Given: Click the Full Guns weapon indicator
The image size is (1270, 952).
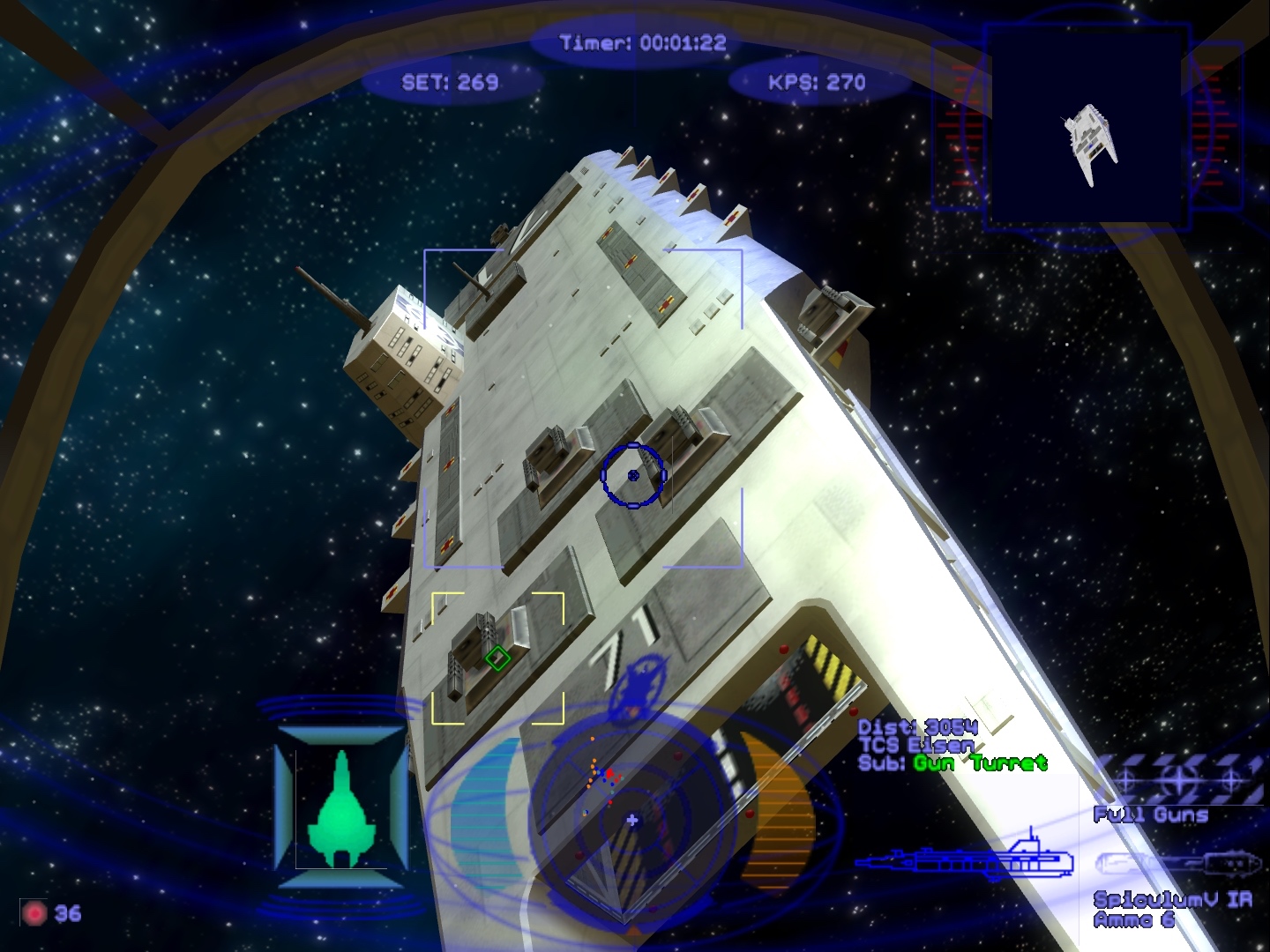Looking at the screenshot, I should [1178, 780].
